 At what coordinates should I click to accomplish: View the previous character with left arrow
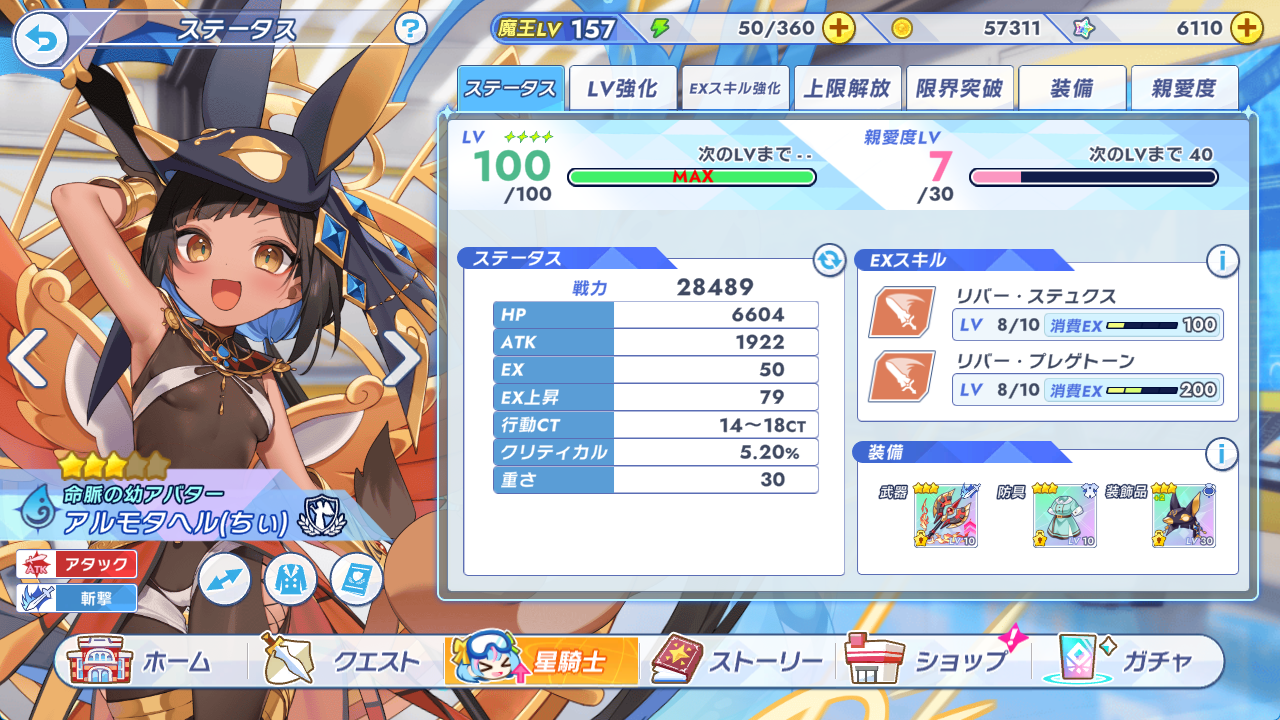click(26, 358)
